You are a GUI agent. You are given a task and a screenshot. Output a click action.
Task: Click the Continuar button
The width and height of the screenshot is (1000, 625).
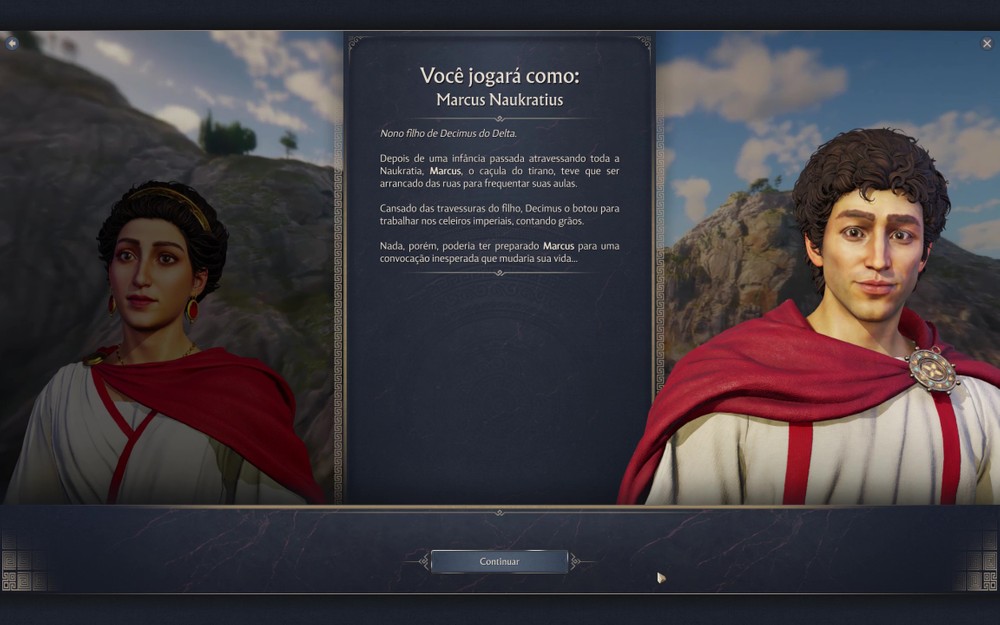tap(499, 561)
